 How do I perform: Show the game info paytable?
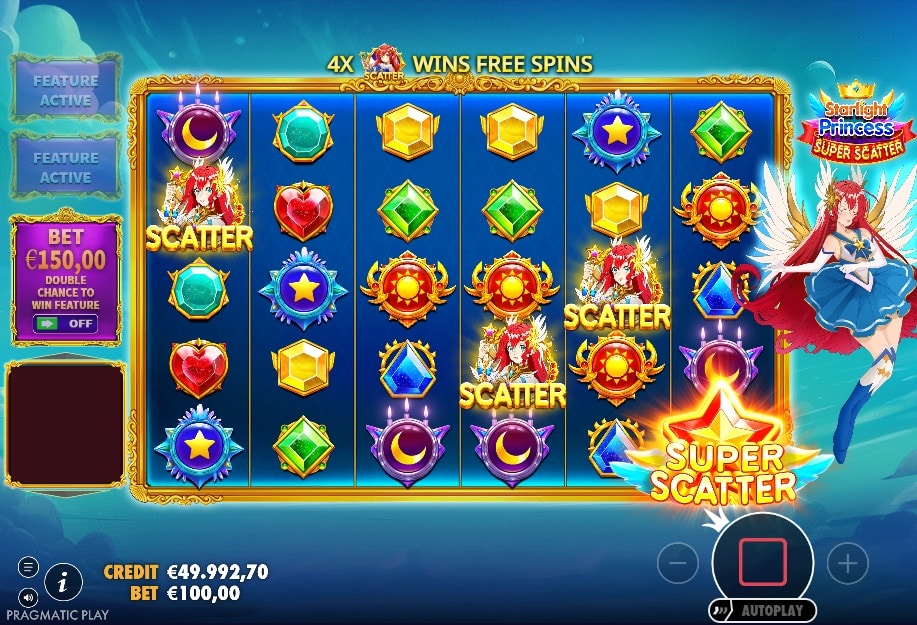point(63,579)
